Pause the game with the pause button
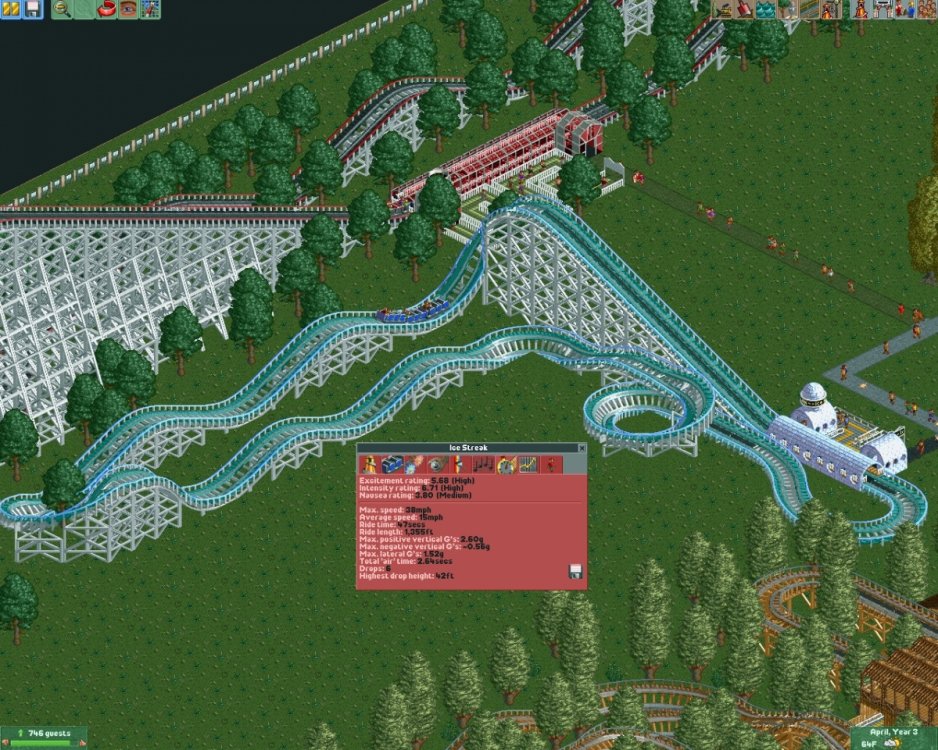Screen dimensions: 938x750 click(x=10, y=9)
